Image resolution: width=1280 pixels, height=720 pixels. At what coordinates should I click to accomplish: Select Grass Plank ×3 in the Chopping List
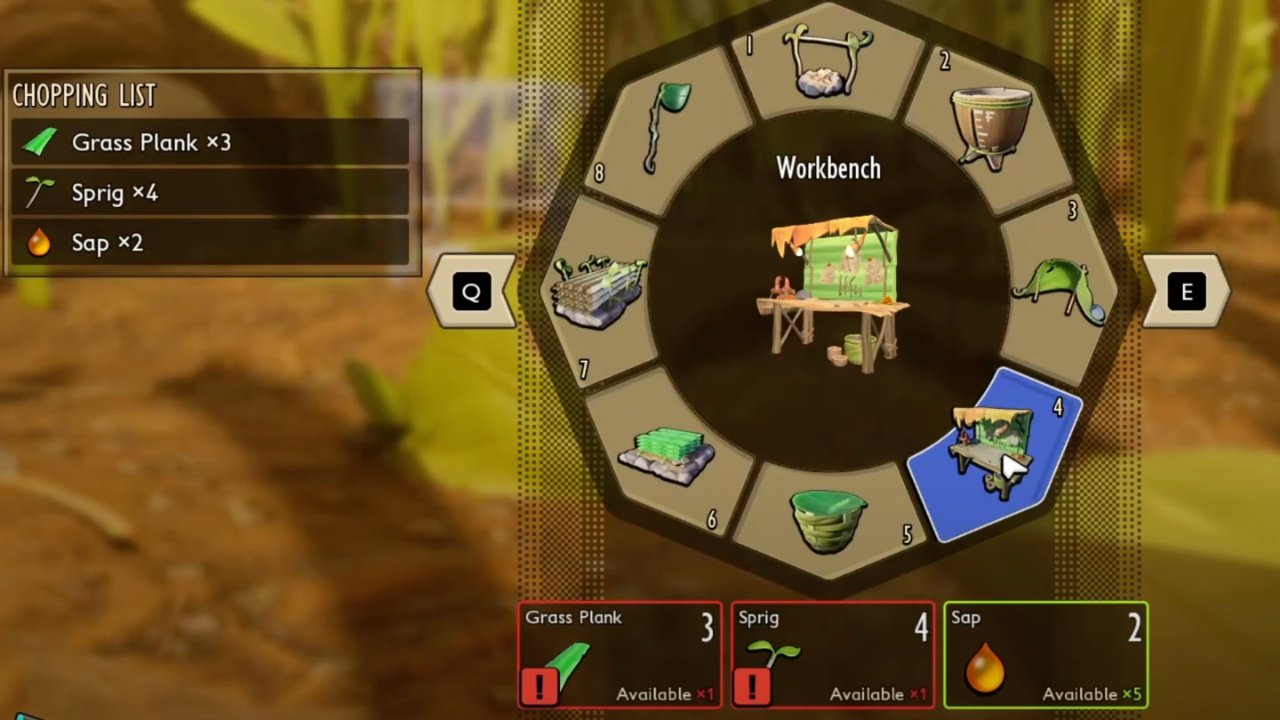210,142
